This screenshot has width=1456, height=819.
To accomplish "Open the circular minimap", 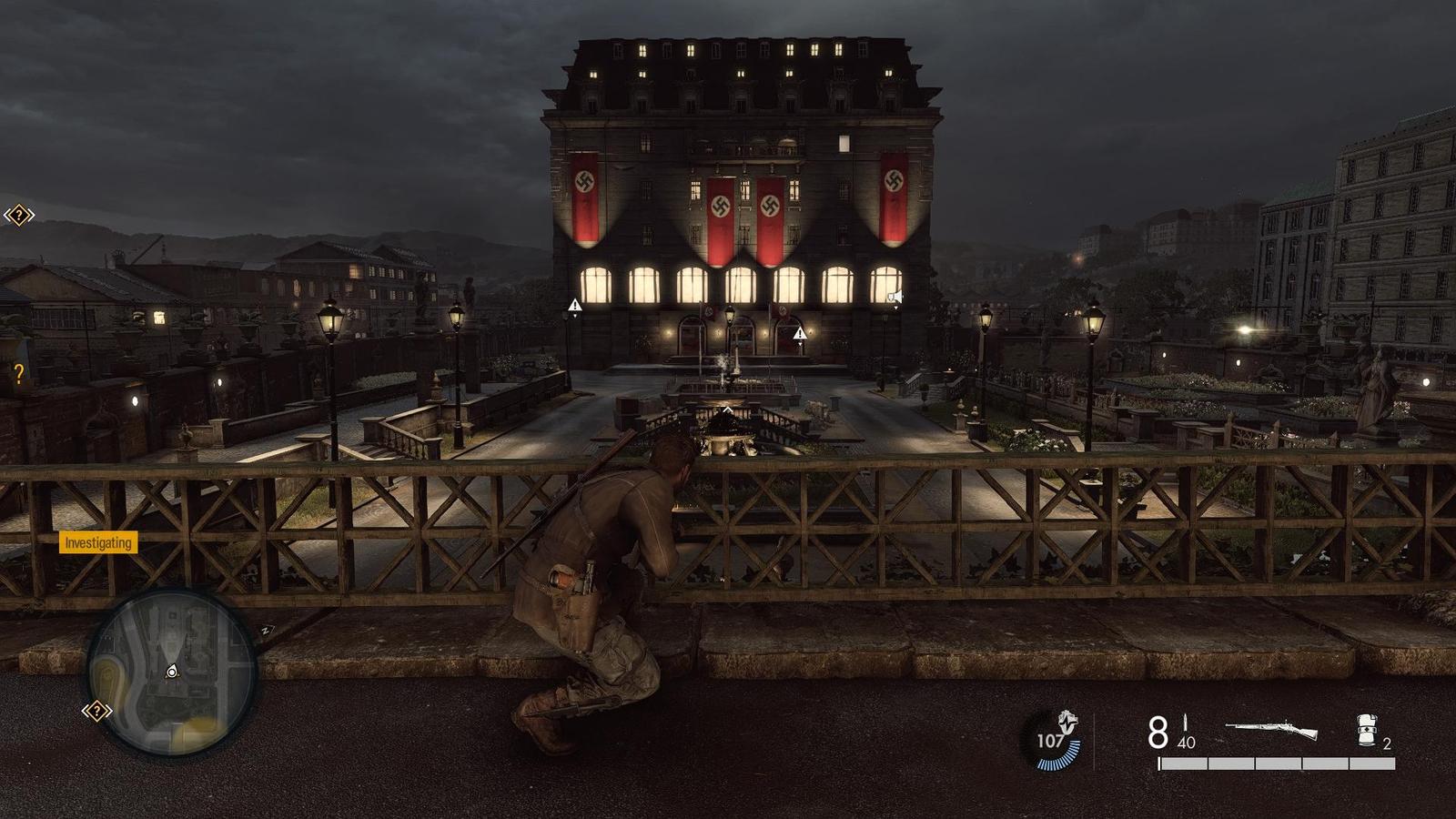I will coord(172,672).
